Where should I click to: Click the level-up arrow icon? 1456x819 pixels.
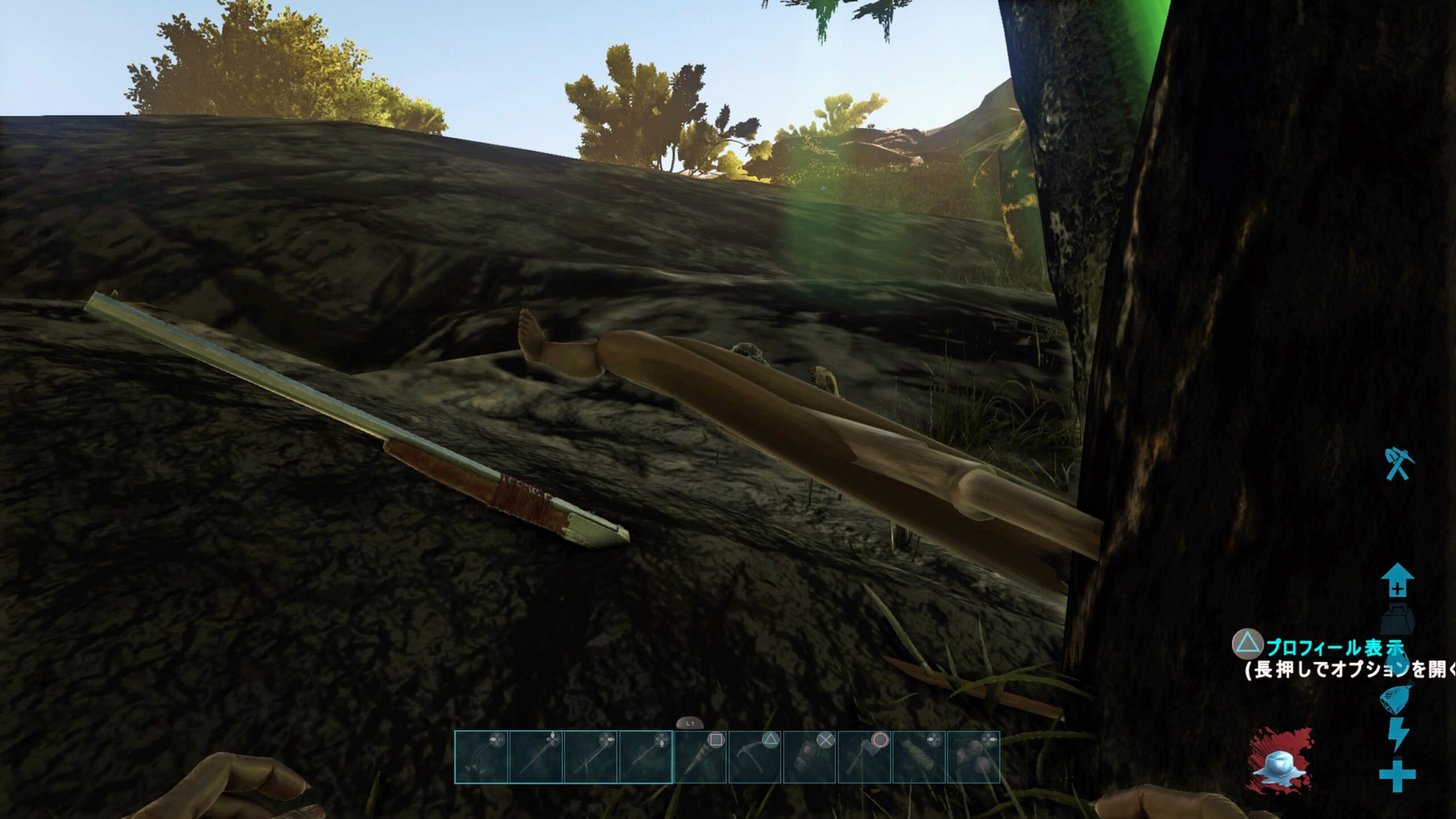(x=1397, y=581)
